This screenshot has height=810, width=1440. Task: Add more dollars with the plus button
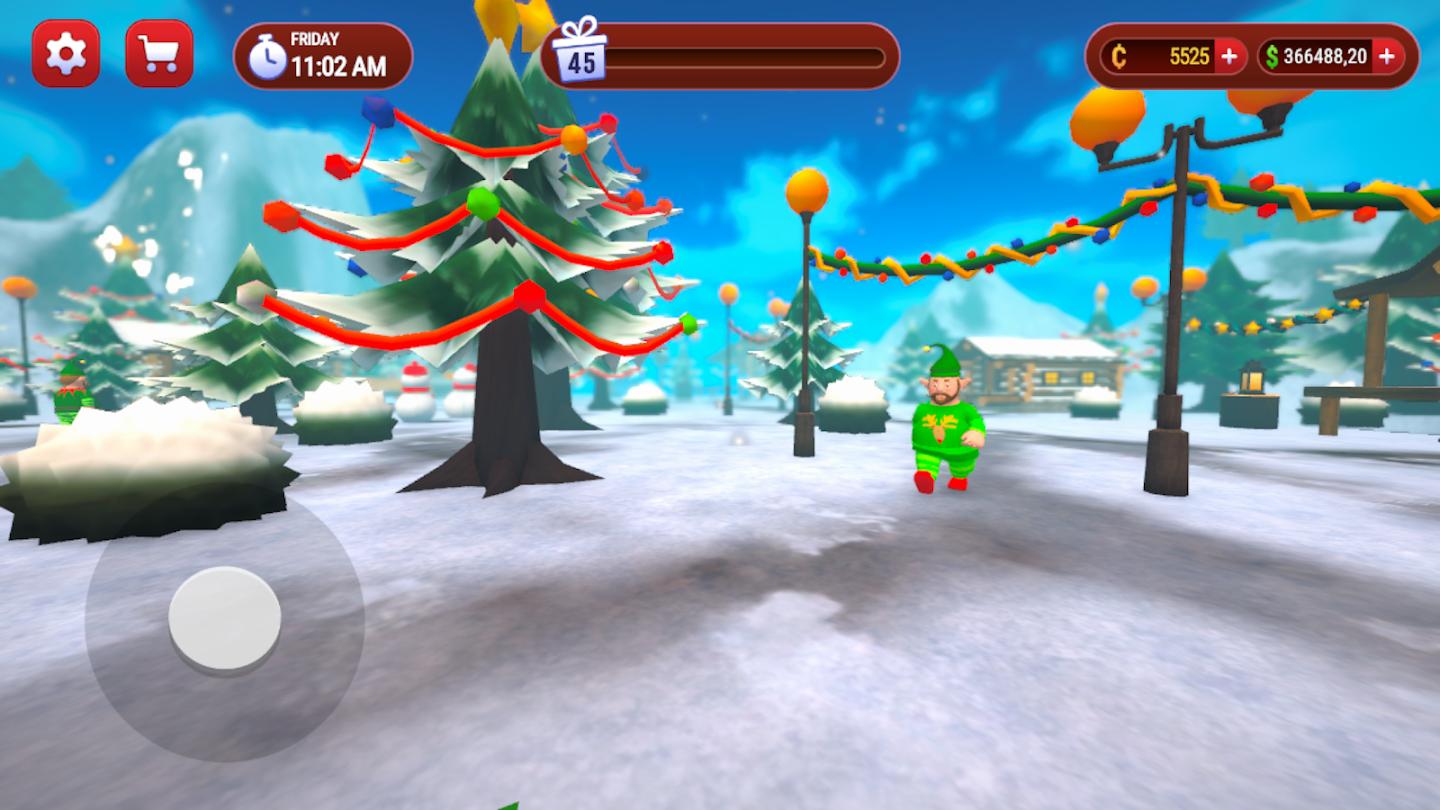[1386, 57]
